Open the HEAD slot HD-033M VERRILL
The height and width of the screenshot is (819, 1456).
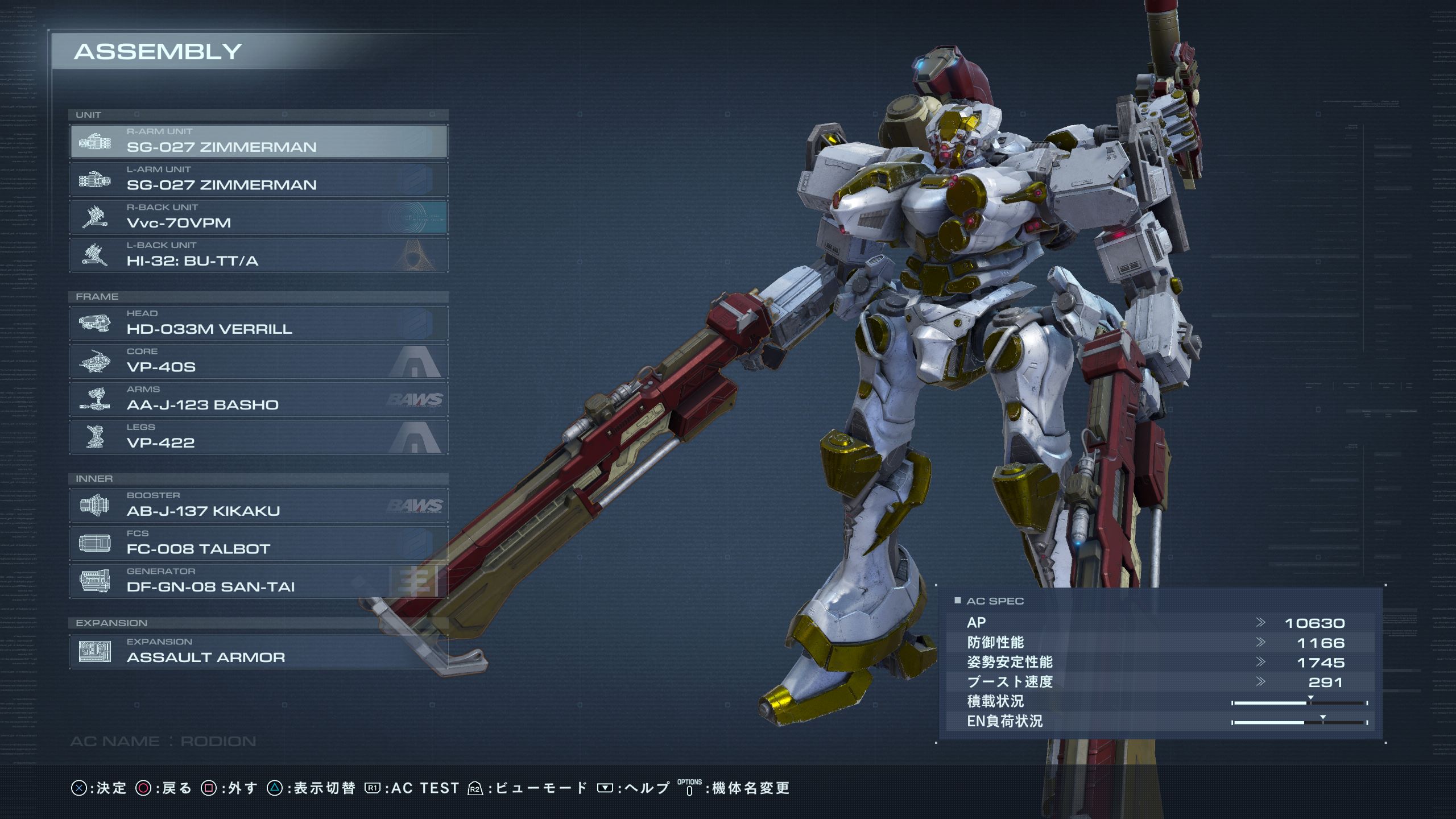[259, 324]
